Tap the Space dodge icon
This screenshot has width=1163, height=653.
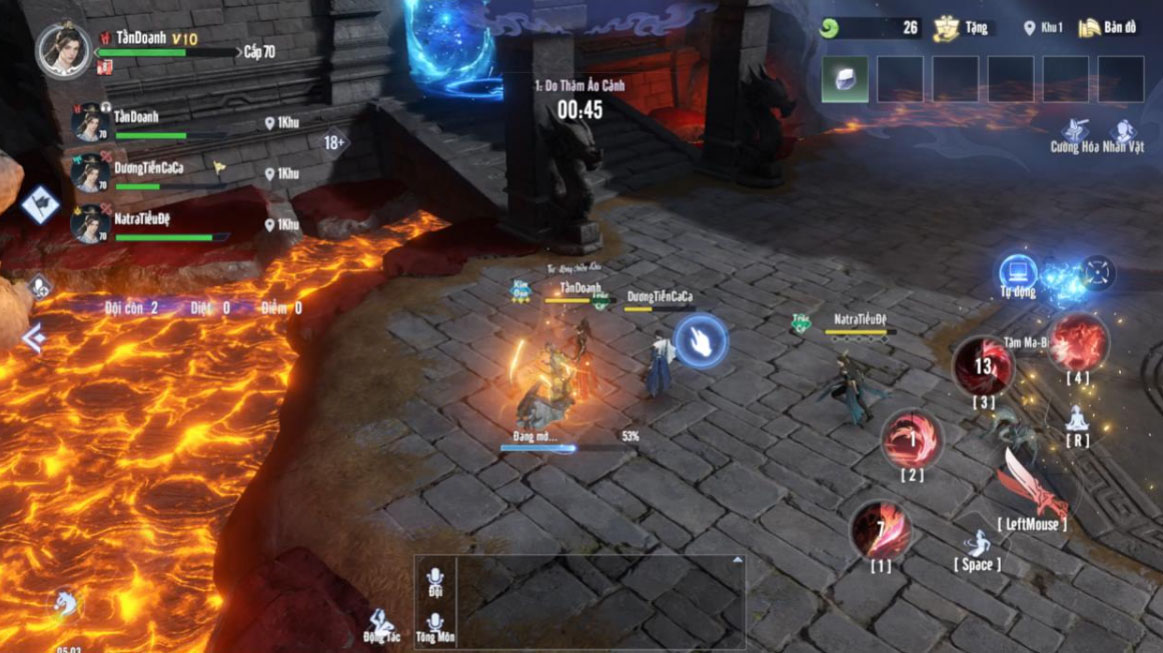pos(977,546)
